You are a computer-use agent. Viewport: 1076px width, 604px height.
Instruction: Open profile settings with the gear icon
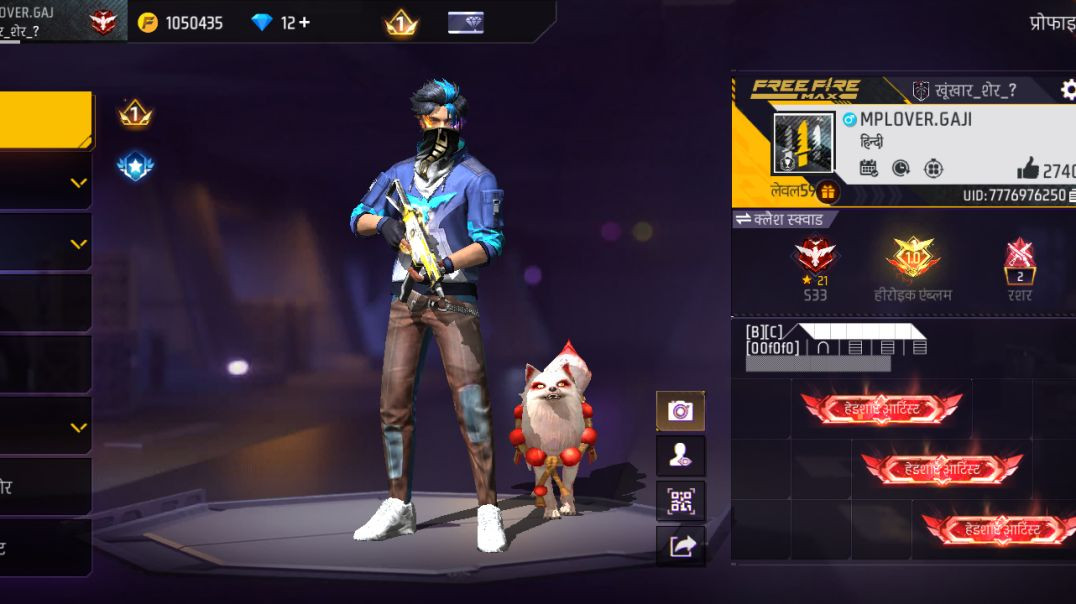[x=1068, y=90]
